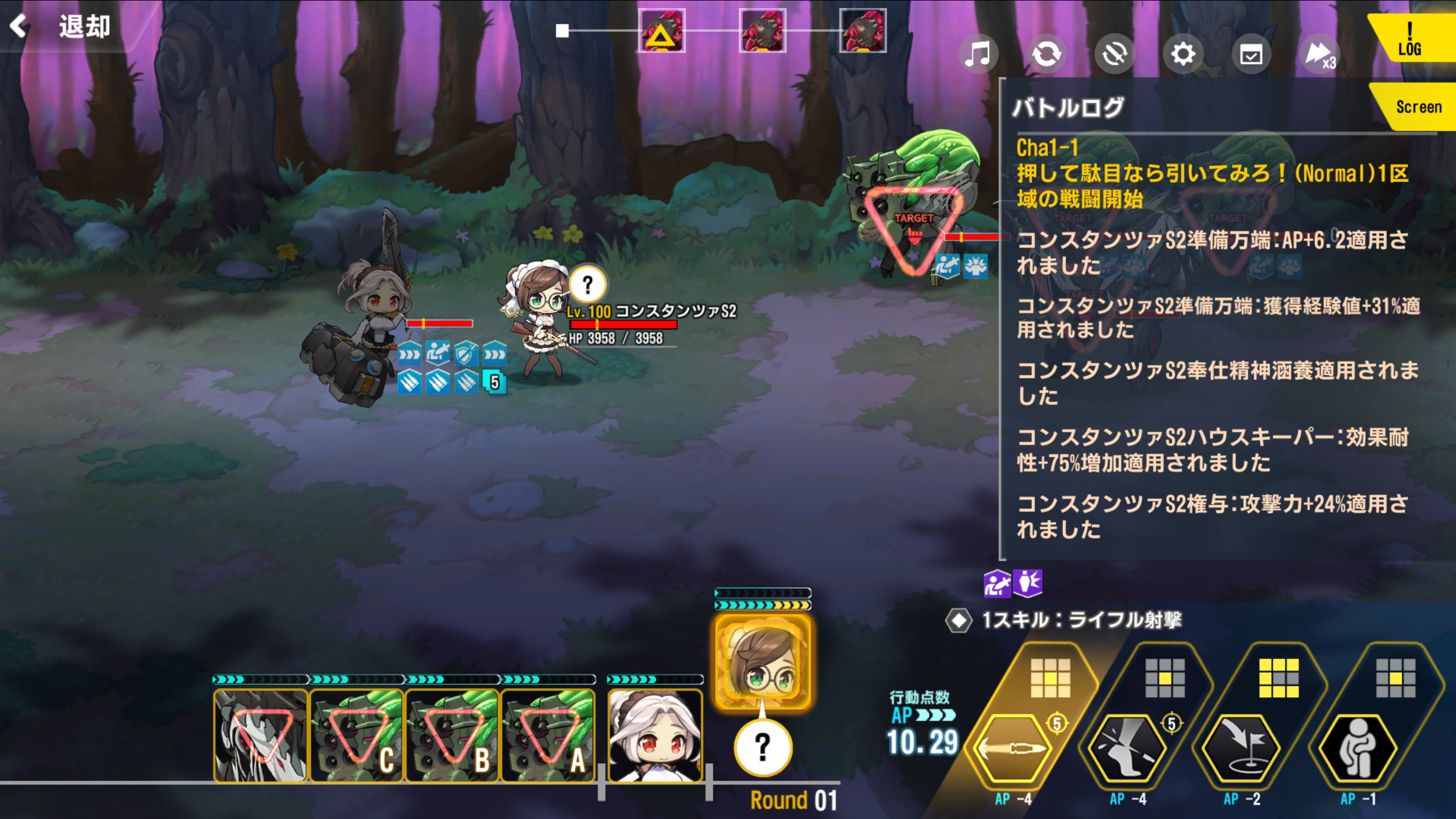
Task: Click the crossed-out circular arrows icon
Action: pyautogui.click(x=1114, y=55)
